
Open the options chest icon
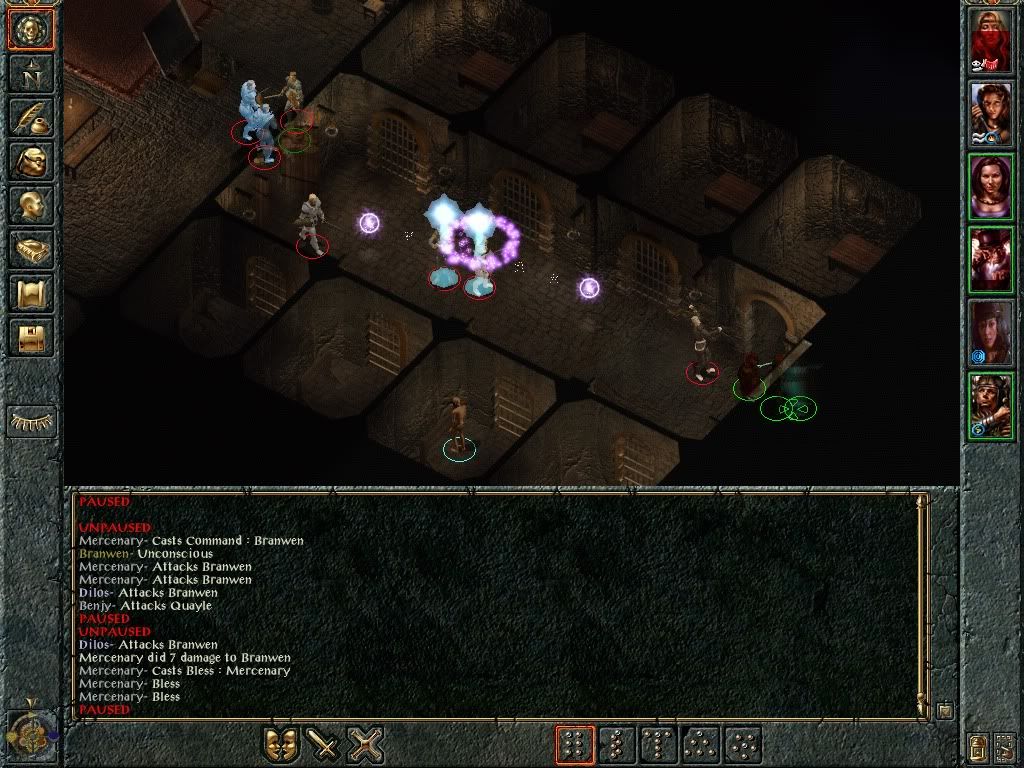point(32,337)
